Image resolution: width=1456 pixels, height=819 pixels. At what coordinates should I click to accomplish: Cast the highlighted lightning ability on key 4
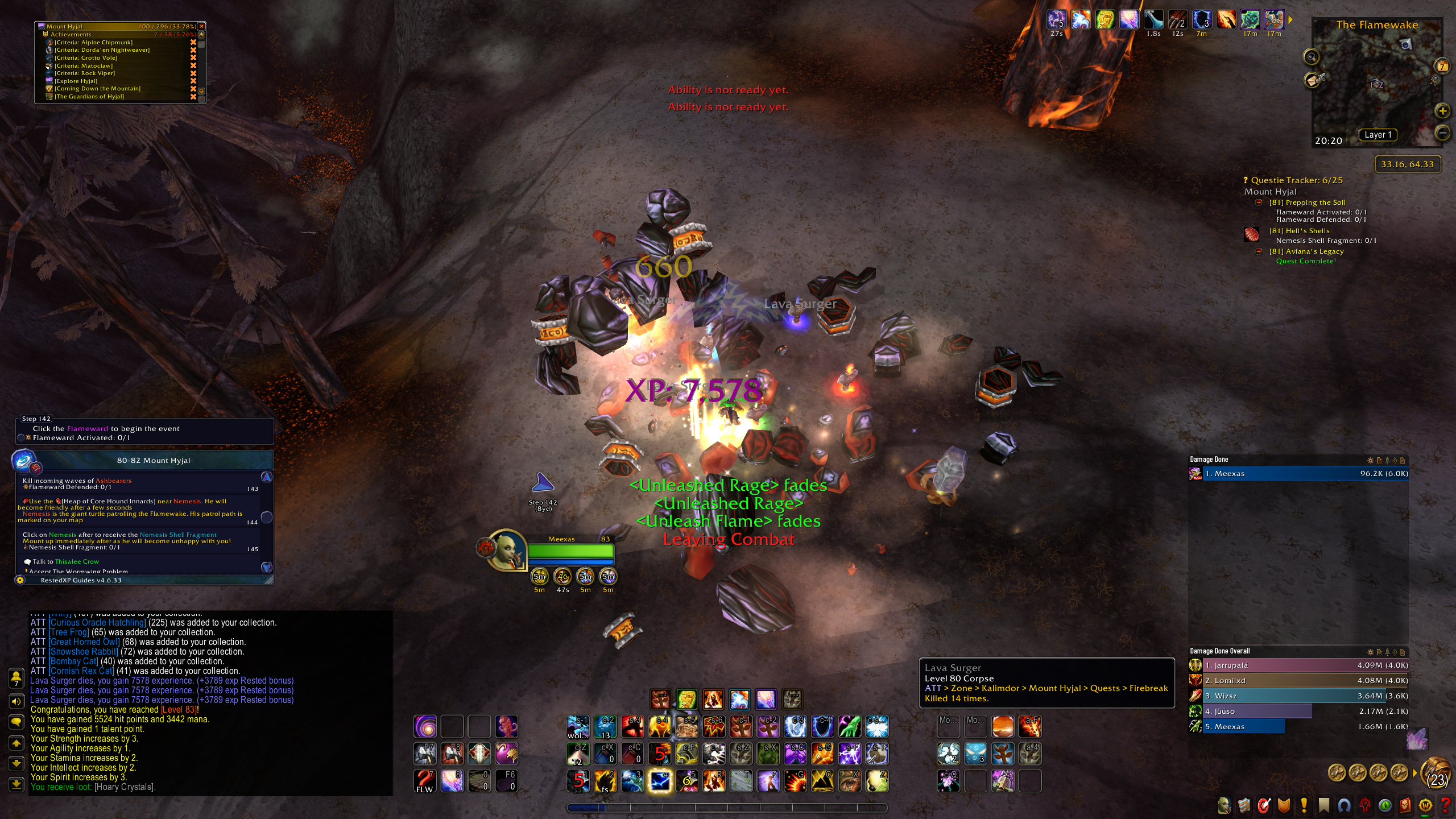click(660, 781)
